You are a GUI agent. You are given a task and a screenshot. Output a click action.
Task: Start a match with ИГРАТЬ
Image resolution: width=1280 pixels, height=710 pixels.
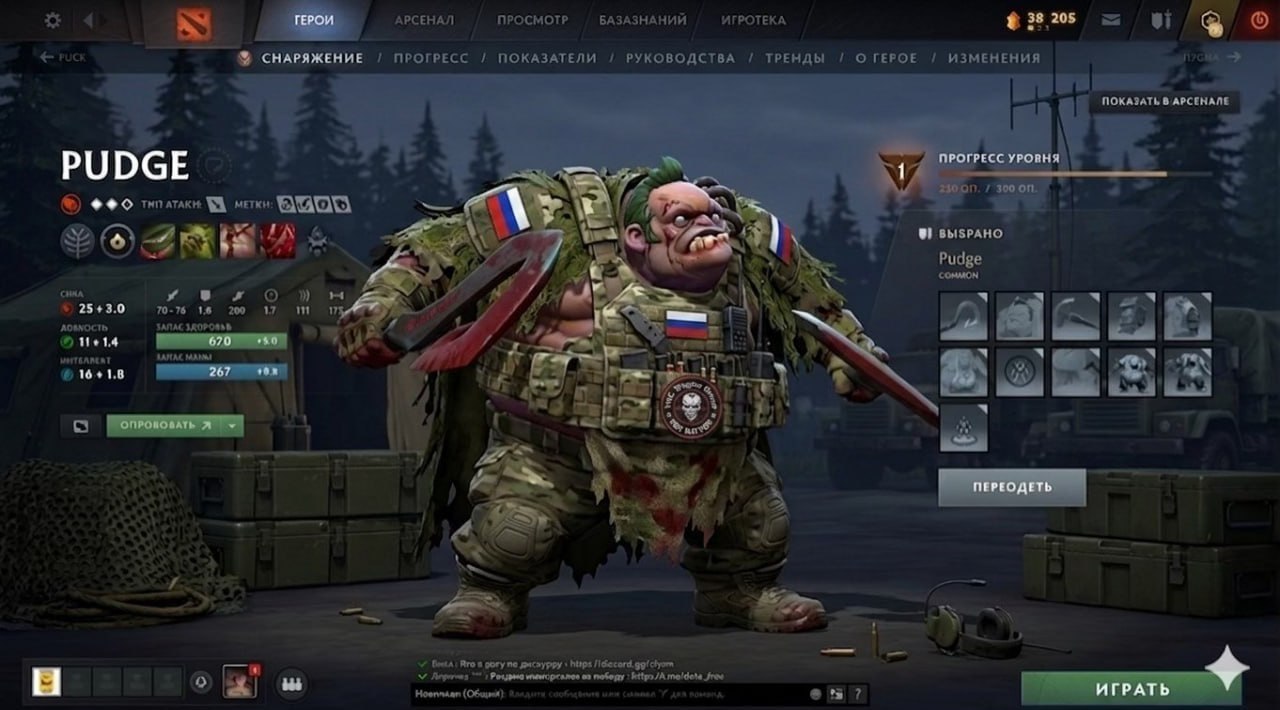pyautogui.click(x=1131, y=689)
